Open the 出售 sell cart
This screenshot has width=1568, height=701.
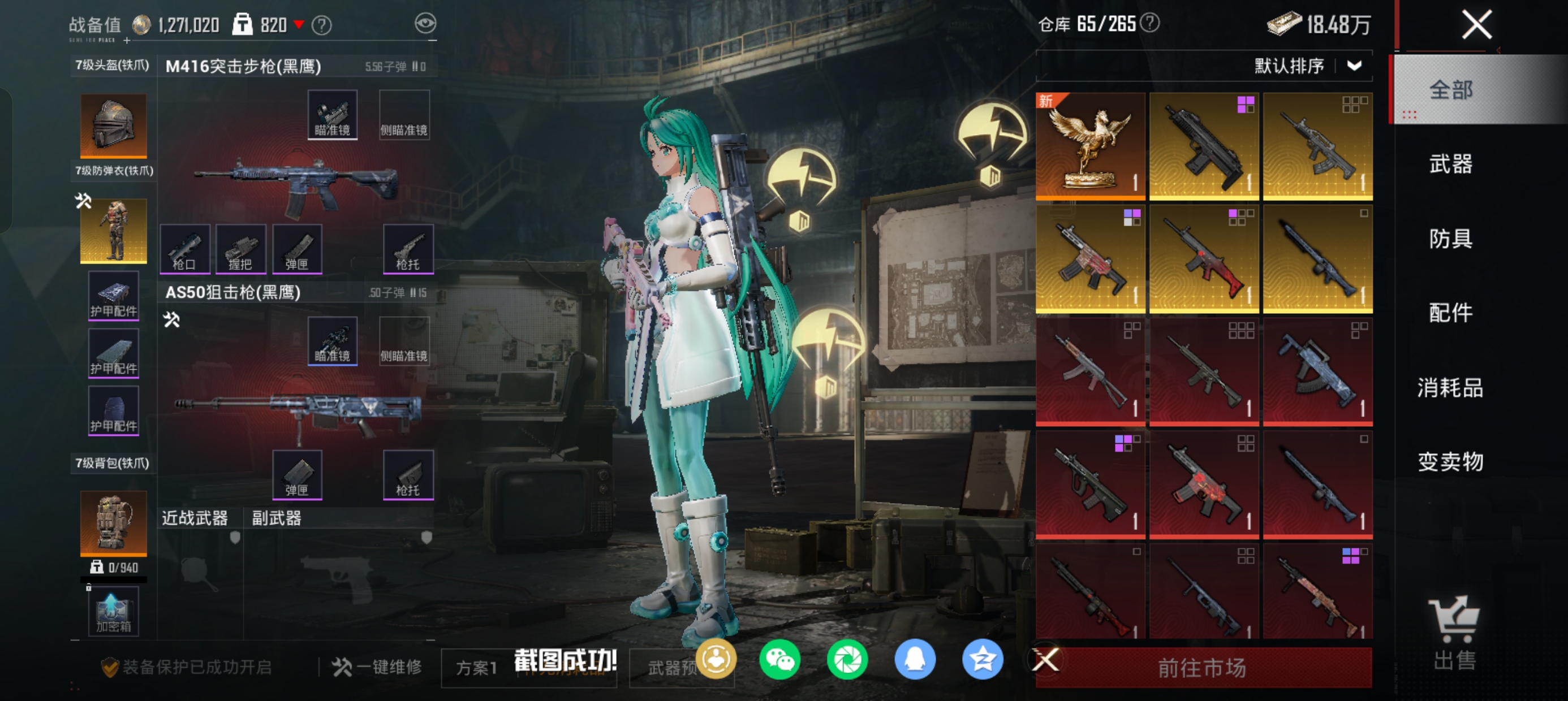click(x=1454, y=633)
